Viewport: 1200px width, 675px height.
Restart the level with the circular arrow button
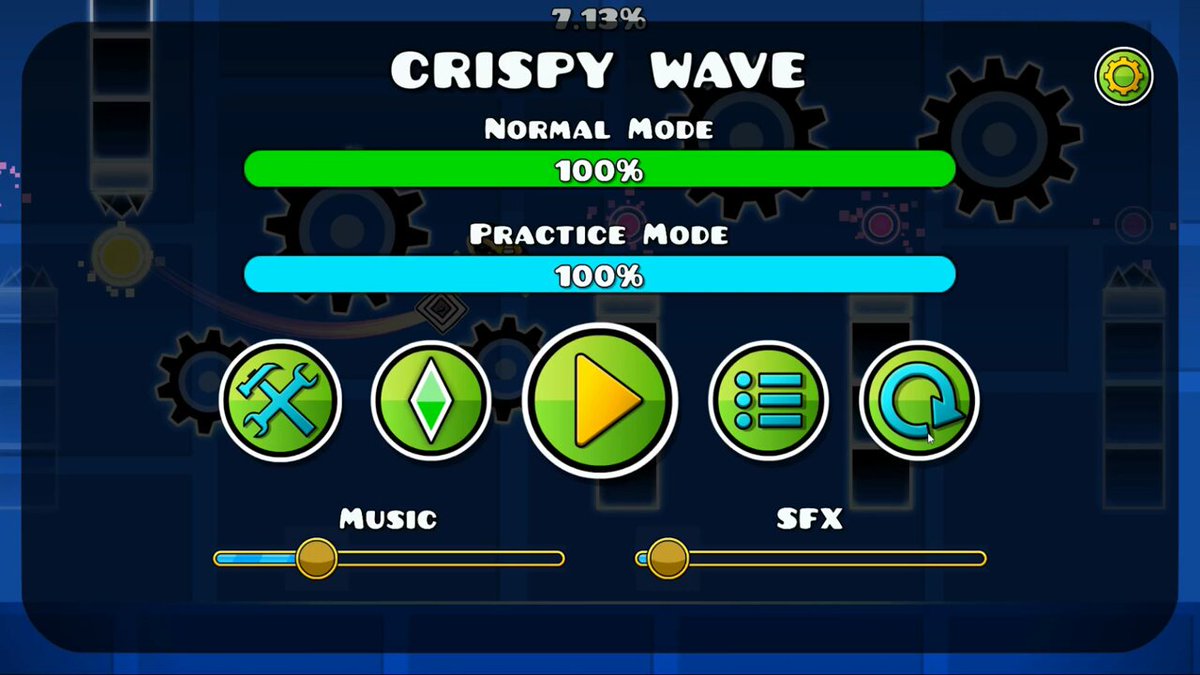pos(919,400)
